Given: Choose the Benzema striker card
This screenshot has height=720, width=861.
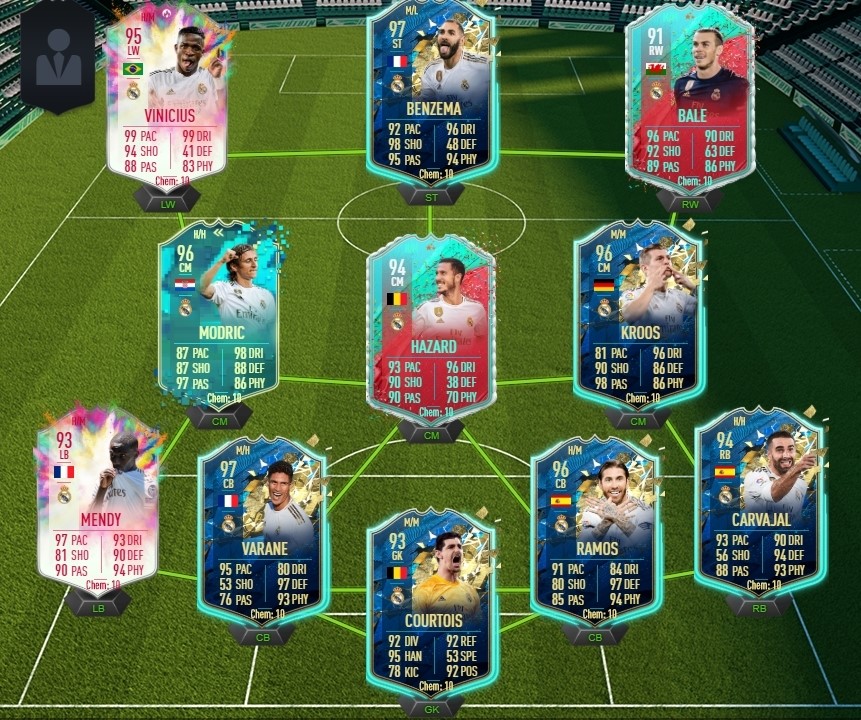Looking at the screenshot, I should pos(431,95).
